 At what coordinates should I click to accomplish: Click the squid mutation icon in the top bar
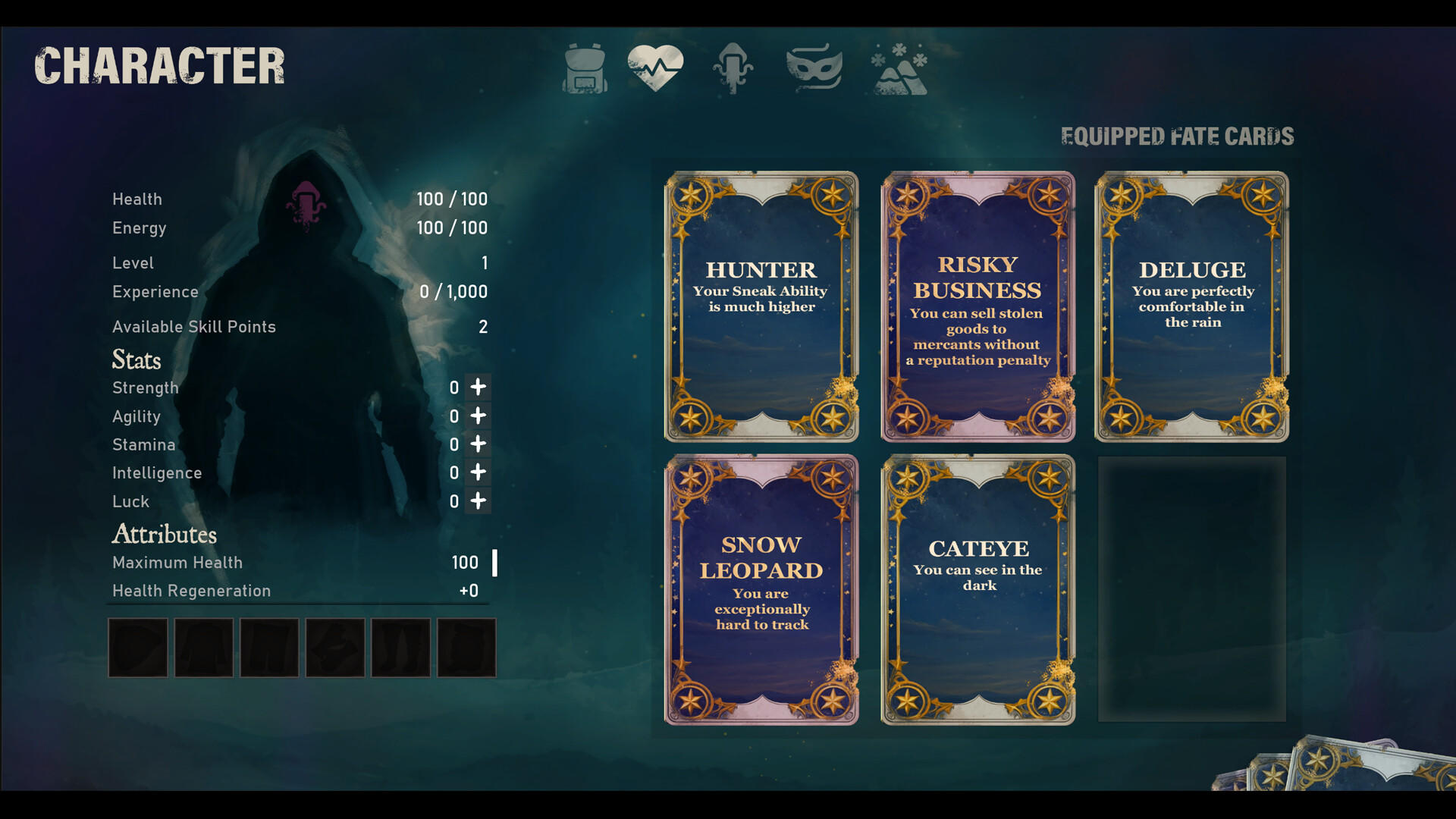[x=733, y=68]
